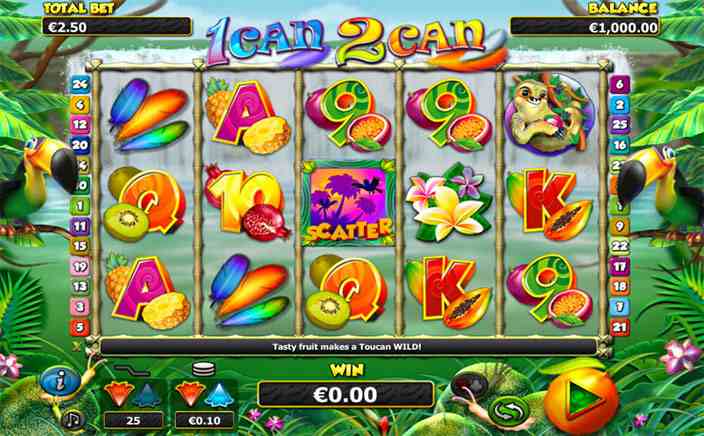Select payline number 21 marker
This screenshot has width=704, height=436.
coord(620,327)
